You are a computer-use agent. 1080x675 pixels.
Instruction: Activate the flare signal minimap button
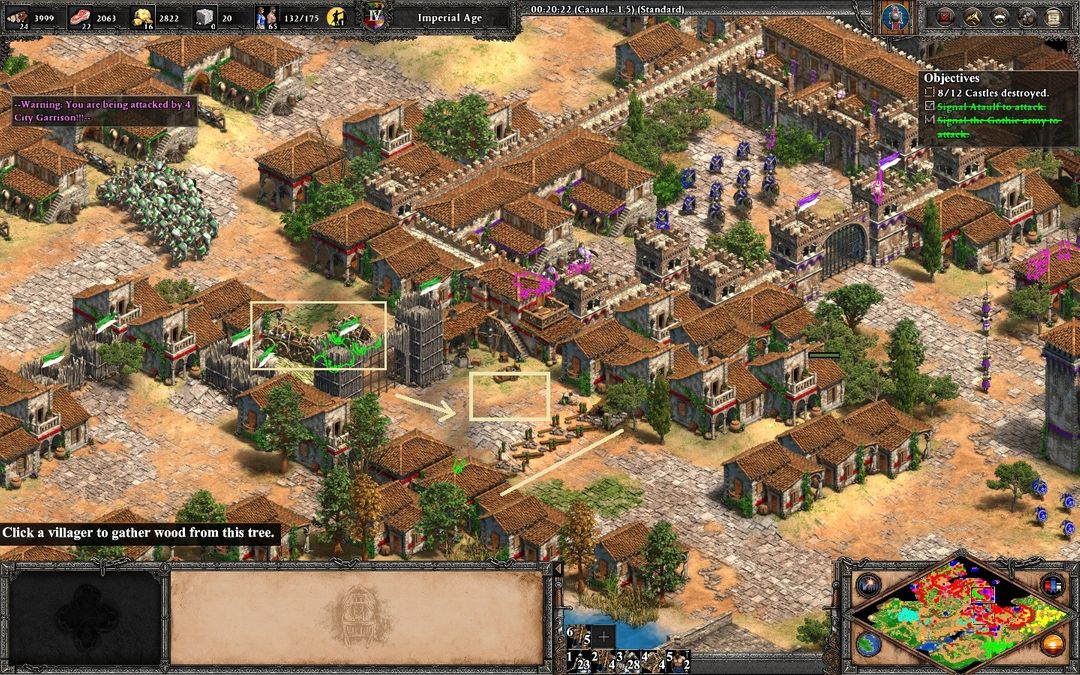866,585
